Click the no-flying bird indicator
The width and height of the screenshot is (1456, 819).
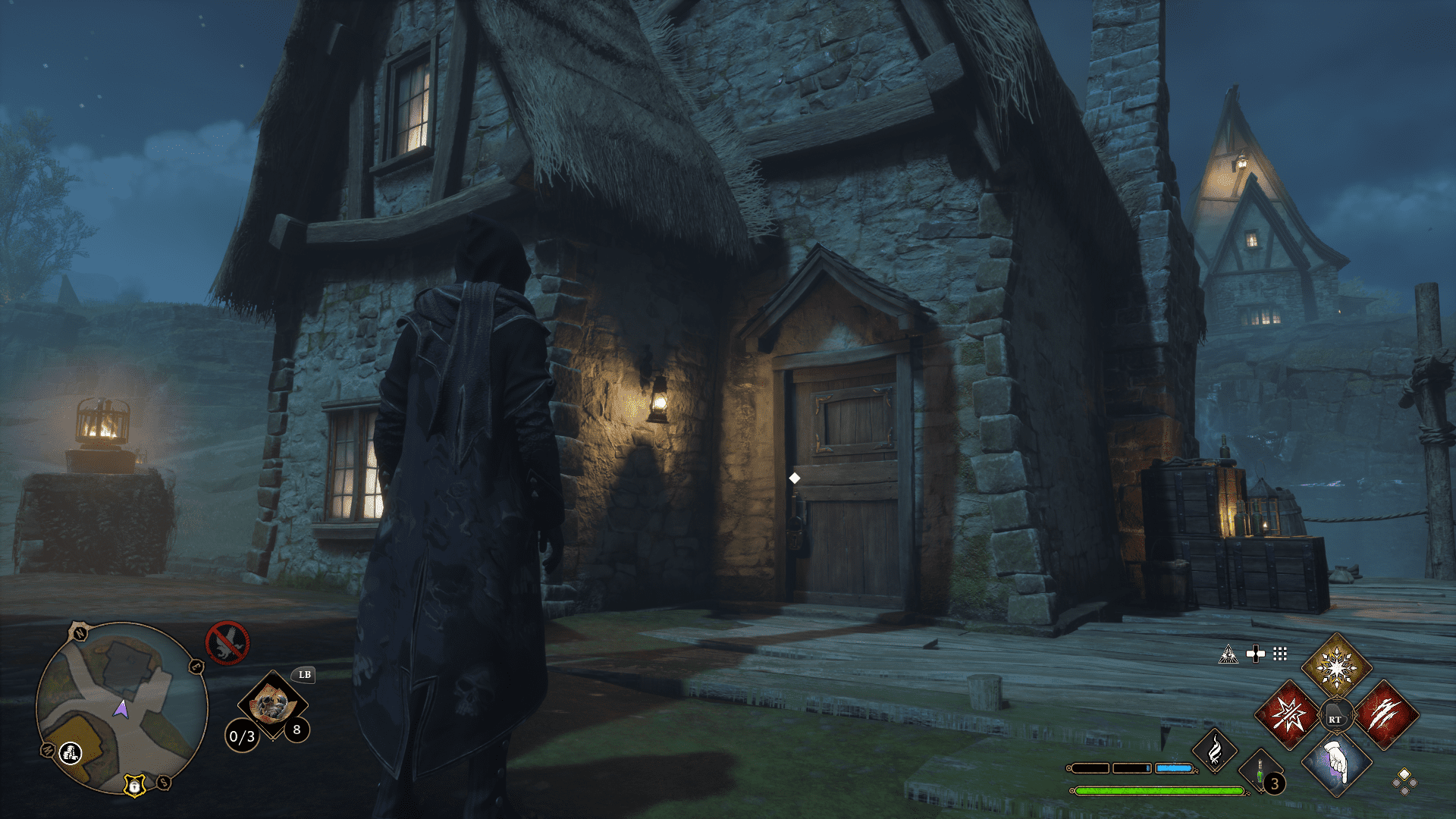pyautogui.click(x=227, y=642)
